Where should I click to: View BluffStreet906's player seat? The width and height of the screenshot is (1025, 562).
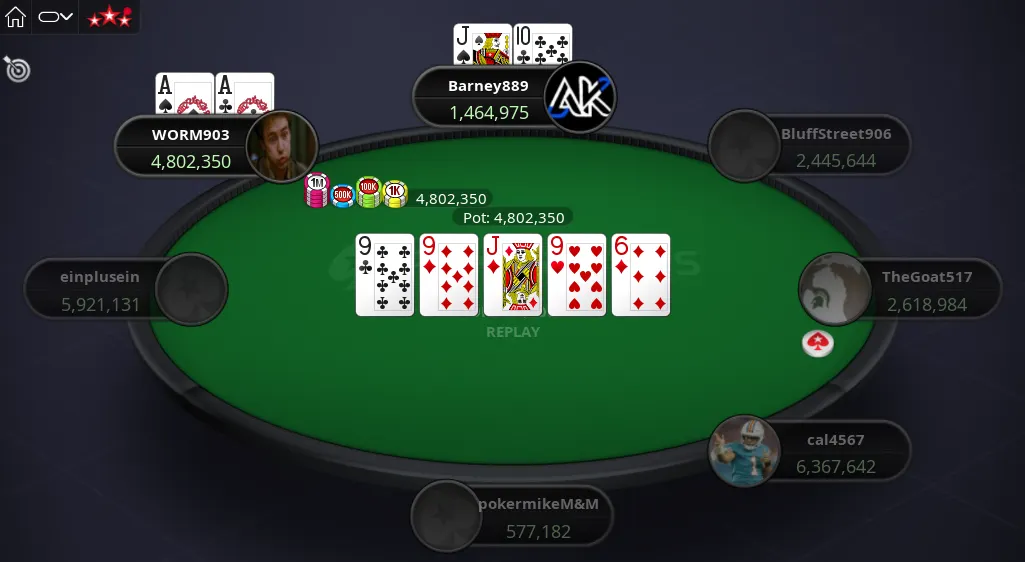pos(810,146)
